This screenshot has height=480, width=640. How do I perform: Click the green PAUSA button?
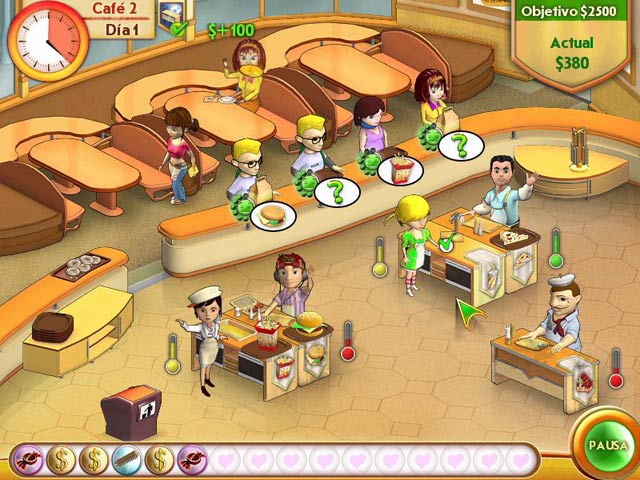606,445
